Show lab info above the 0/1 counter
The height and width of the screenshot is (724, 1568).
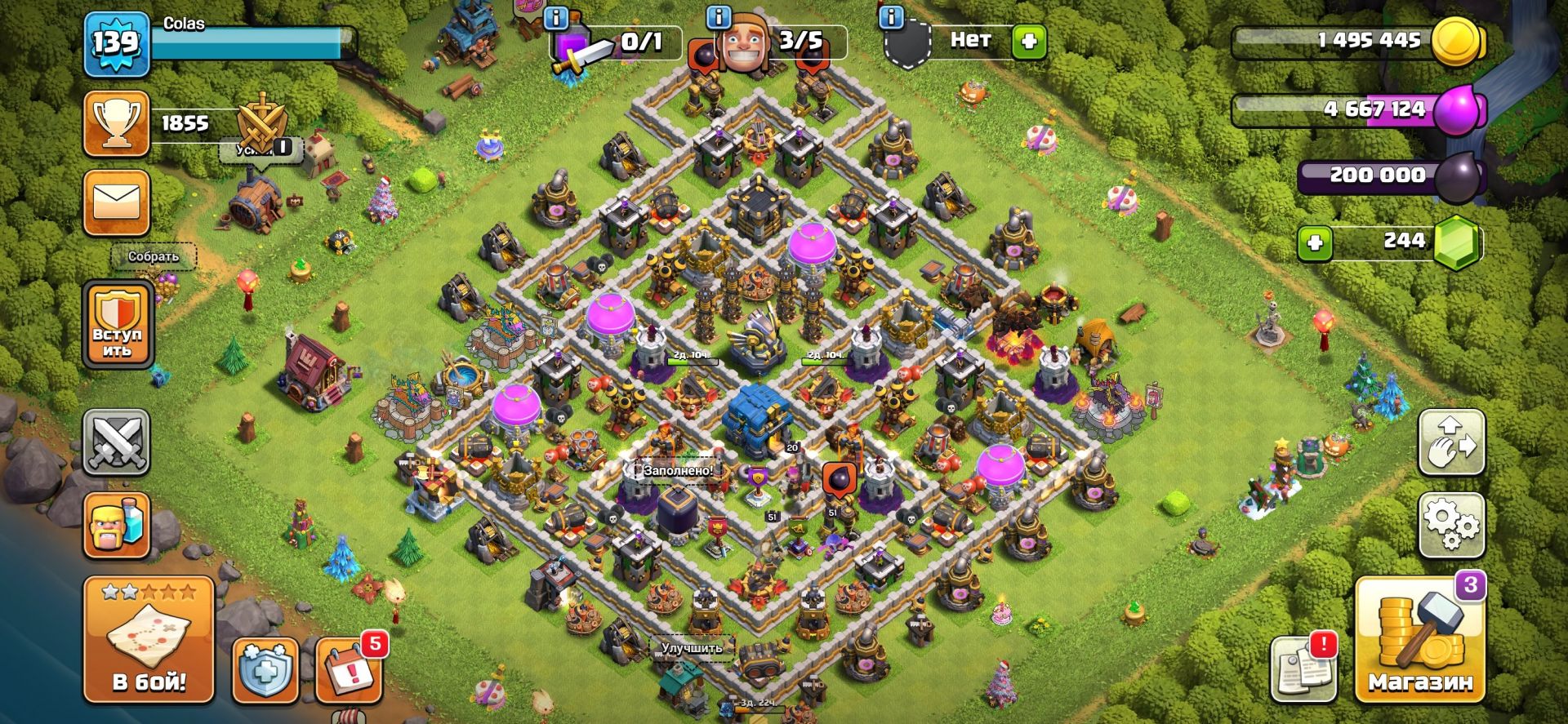point(556,17)
